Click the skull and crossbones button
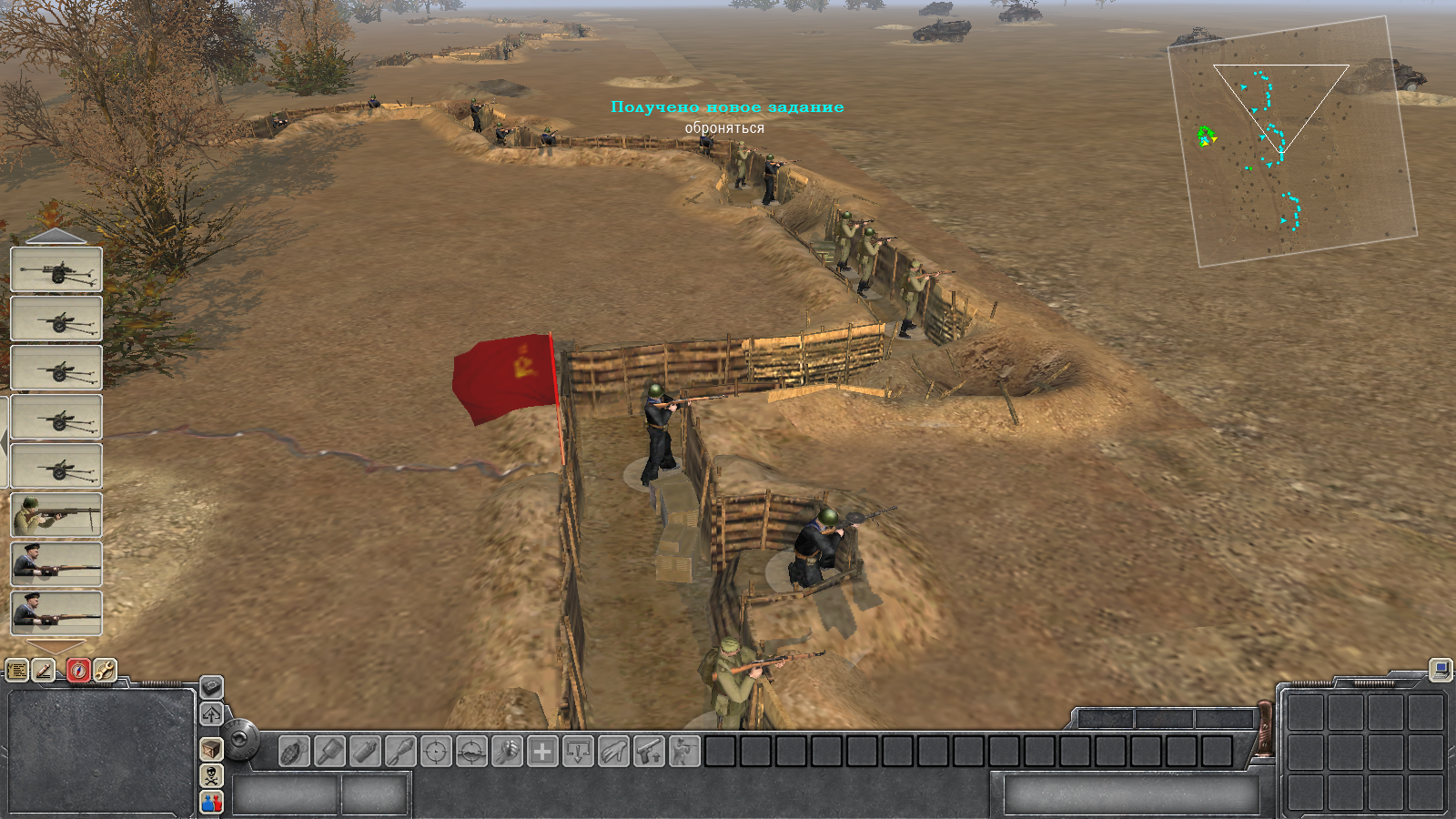1456x819 pixels. pyautogui.click(x=211, y=775)
